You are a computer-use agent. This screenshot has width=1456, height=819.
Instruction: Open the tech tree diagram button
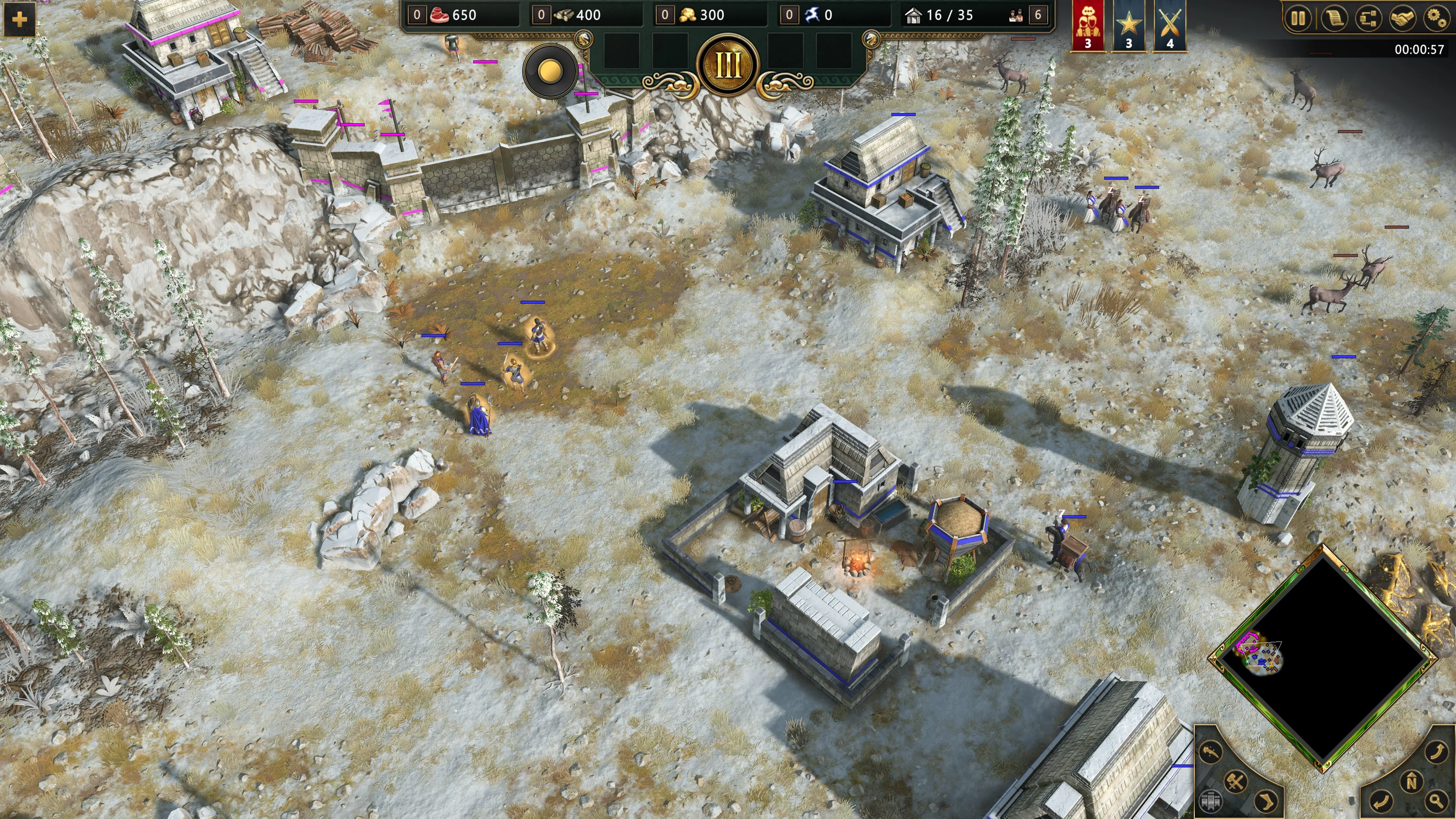click(1368, 19)
